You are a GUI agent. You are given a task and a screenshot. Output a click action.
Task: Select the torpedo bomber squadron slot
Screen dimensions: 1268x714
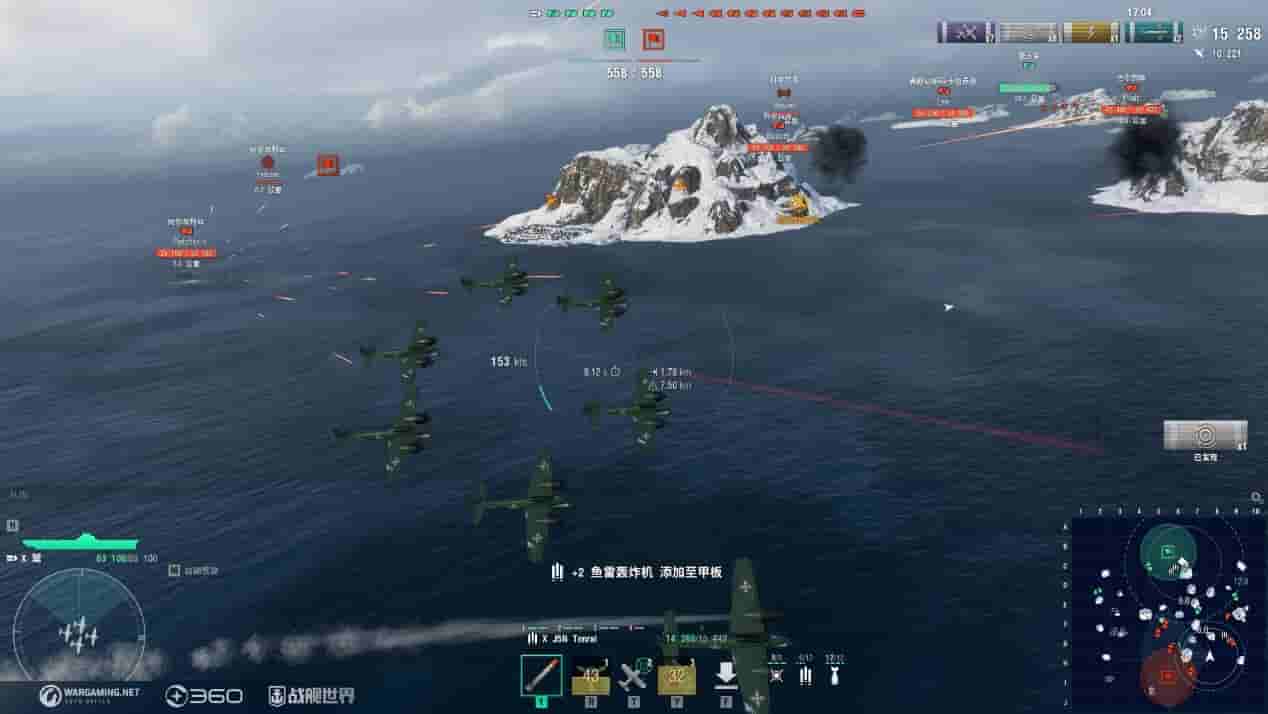tap(541, 676)
